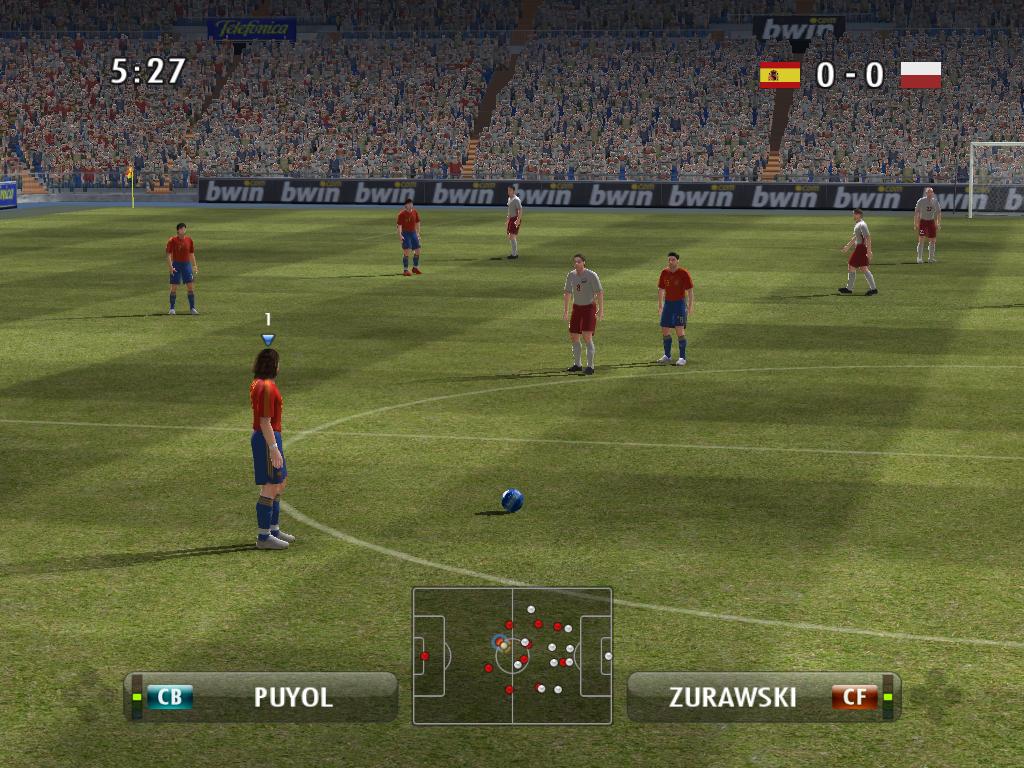
Task: Click the Spain flag icon
Action: point(779,75)
